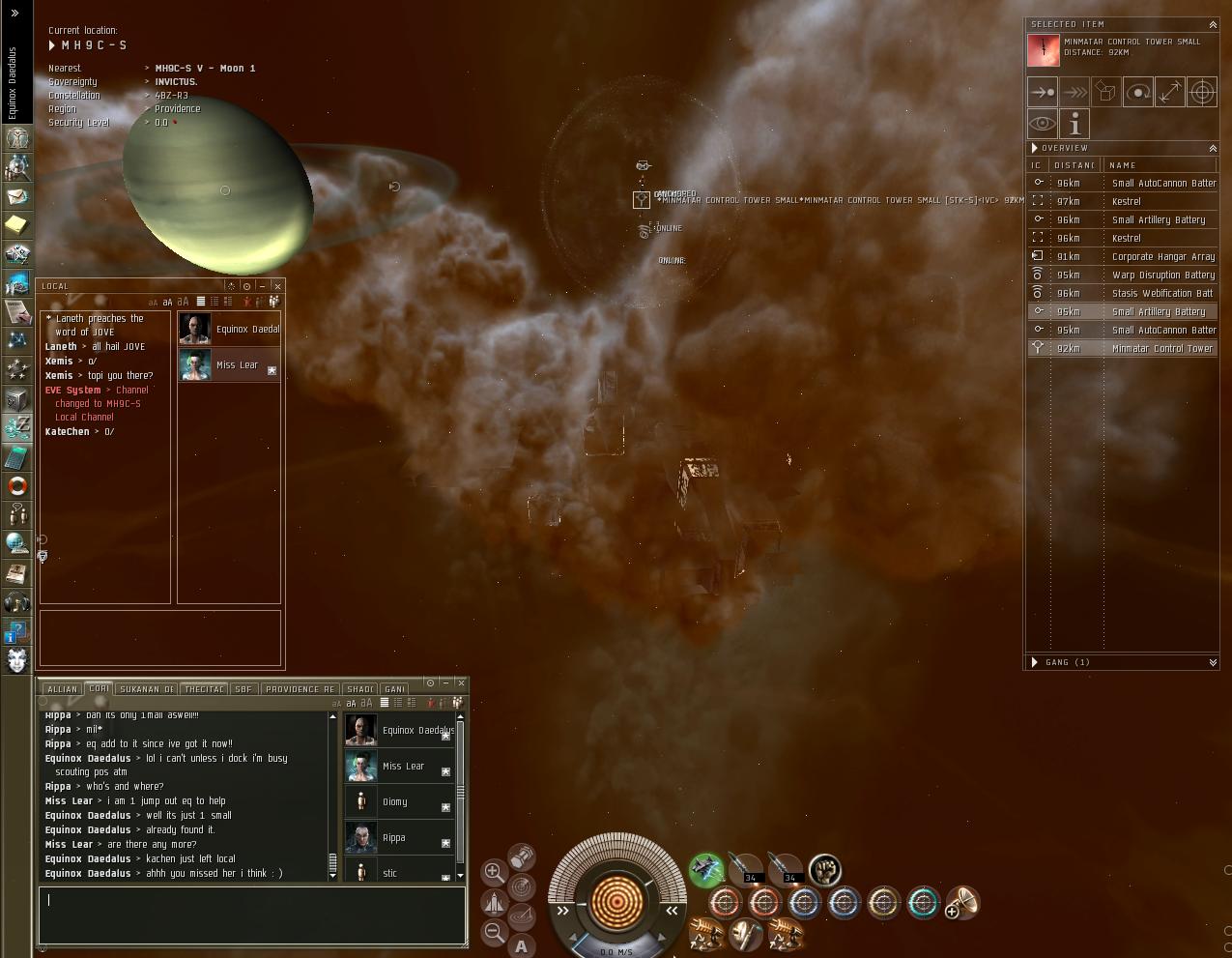The height and width of the screenshot is (958, 1232).
Task: Click the keep-at-range double-arrow button
Action: pos(1170,93)
